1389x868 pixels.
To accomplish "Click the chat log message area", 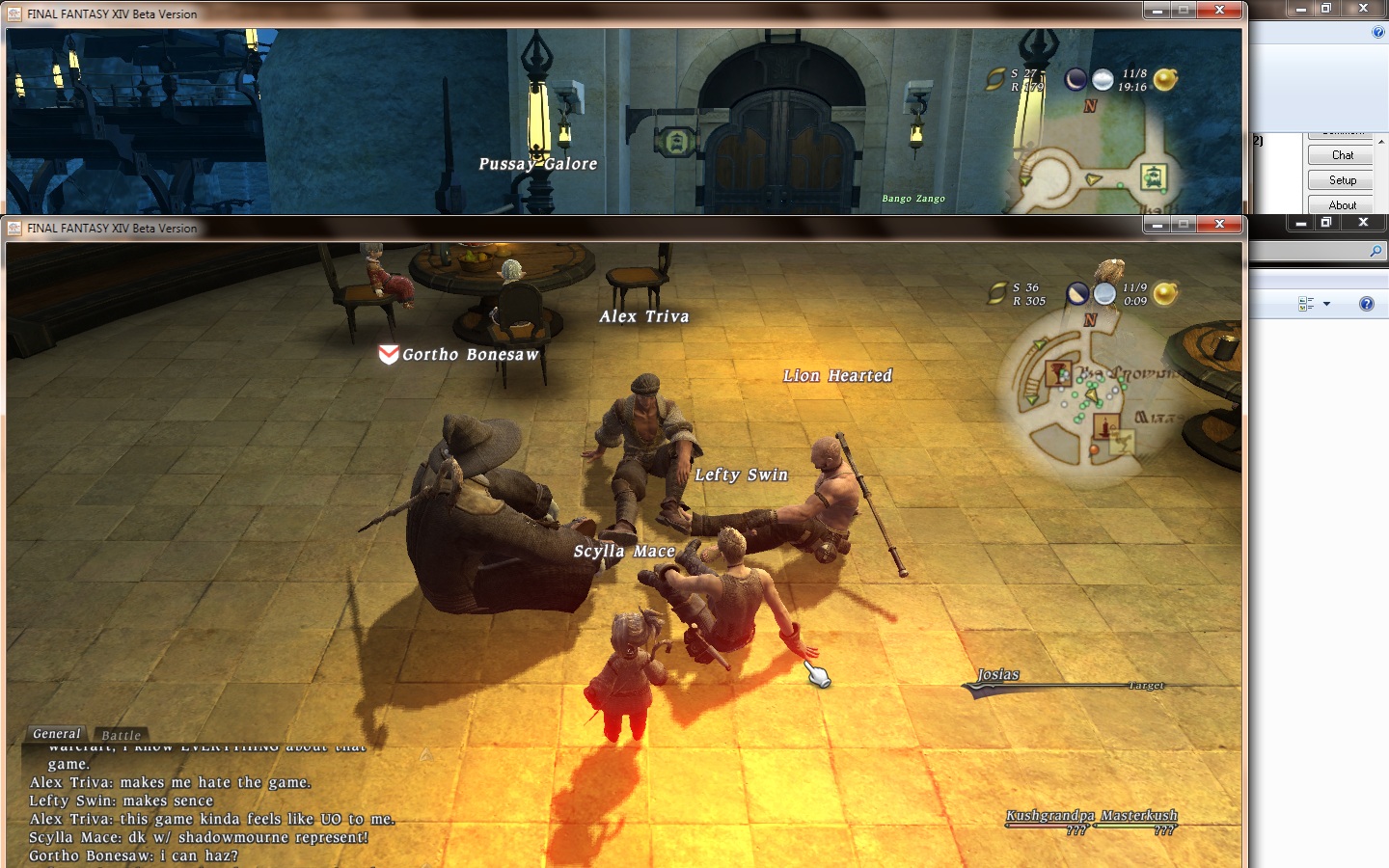I will [212, 810].
